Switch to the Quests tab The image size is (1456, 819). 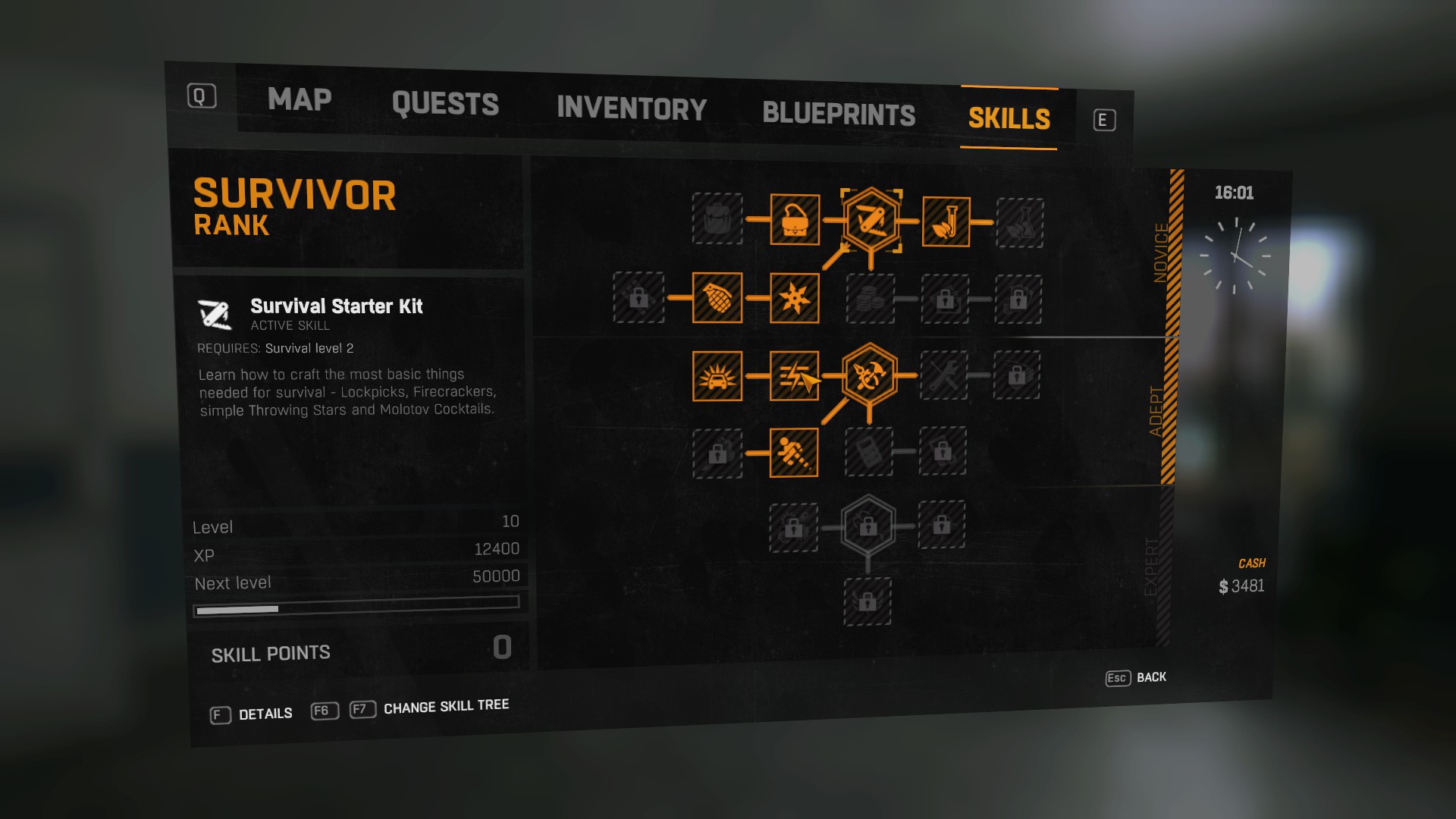[x=445, y=104]
